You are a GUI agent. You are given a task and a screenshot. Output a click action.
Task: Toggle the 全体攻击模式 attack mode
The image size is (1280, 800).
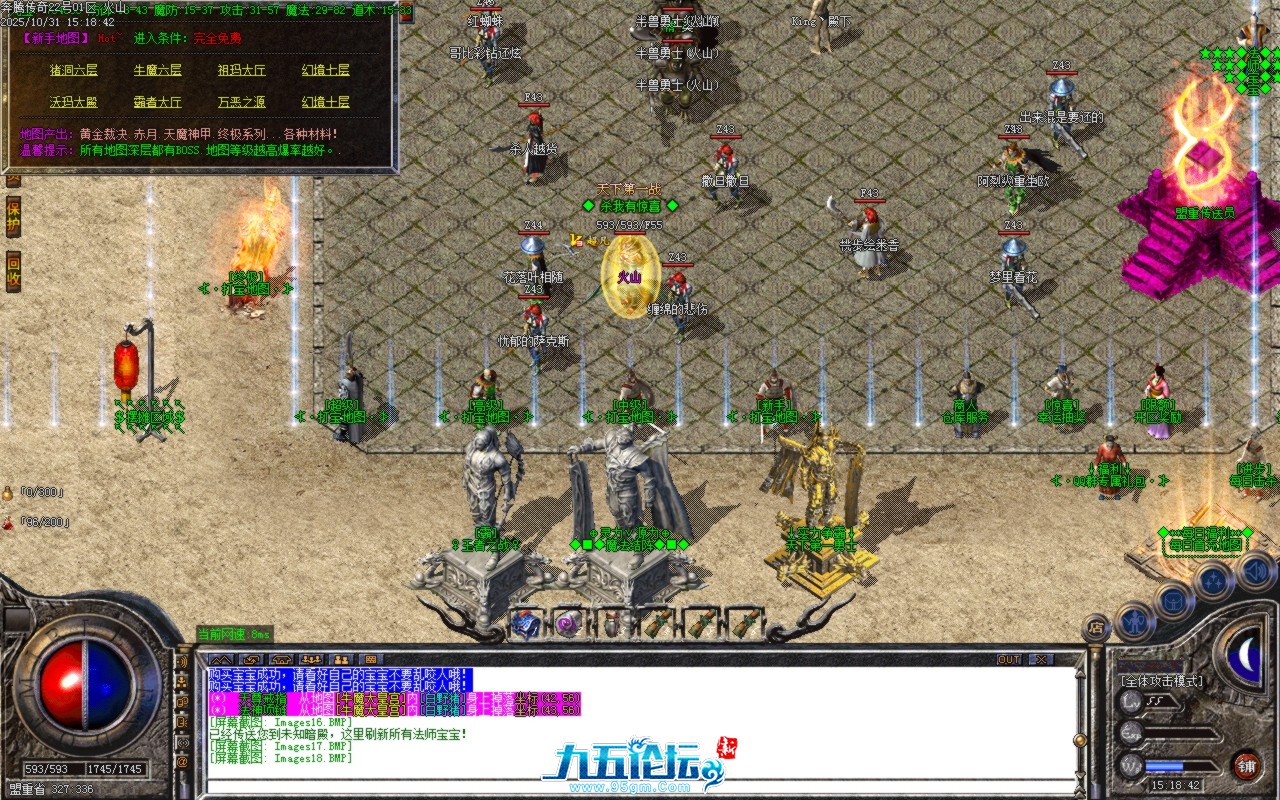(1160, 682)
